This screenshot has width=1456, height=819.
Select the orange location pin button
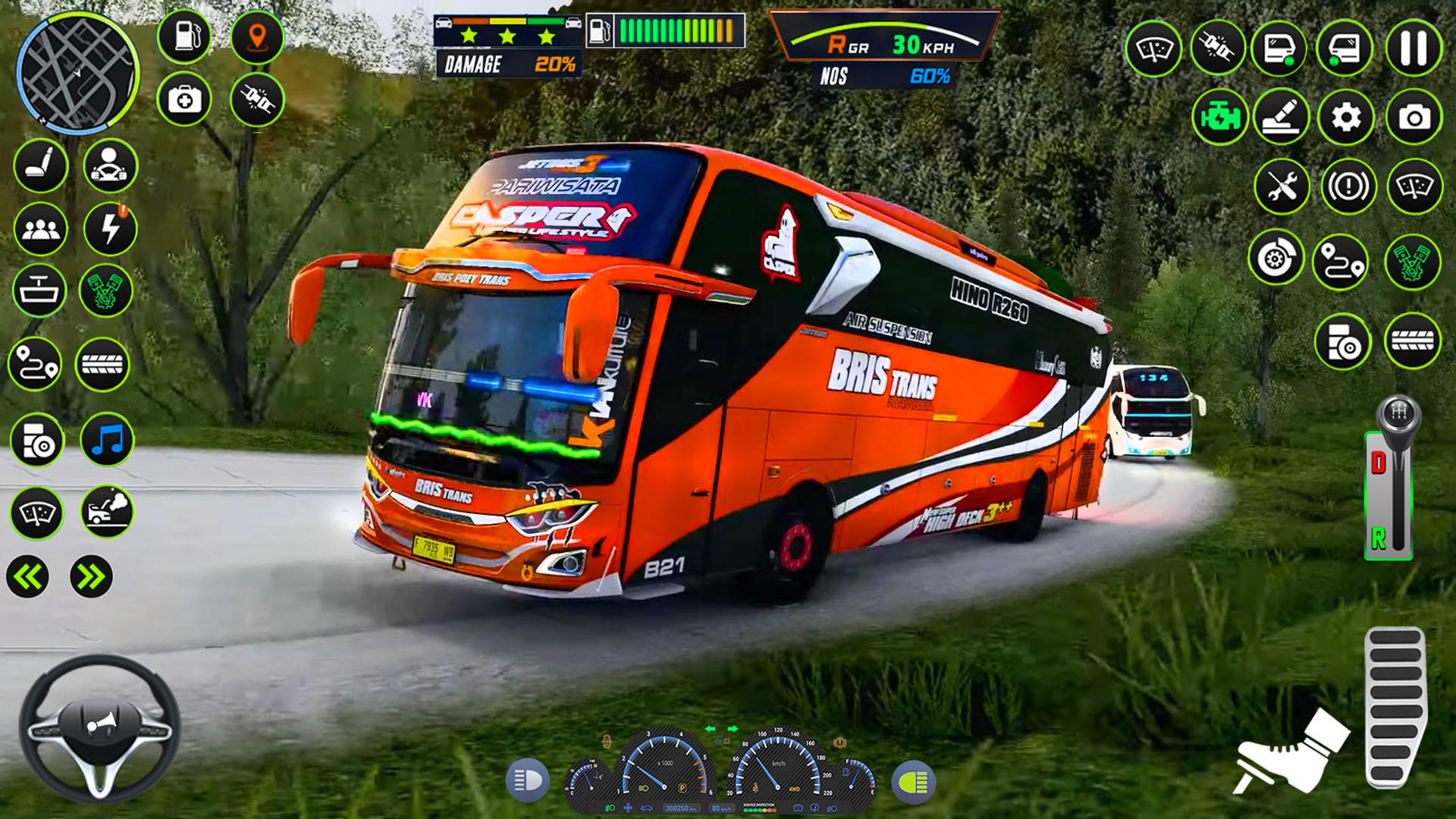point(257,36)
